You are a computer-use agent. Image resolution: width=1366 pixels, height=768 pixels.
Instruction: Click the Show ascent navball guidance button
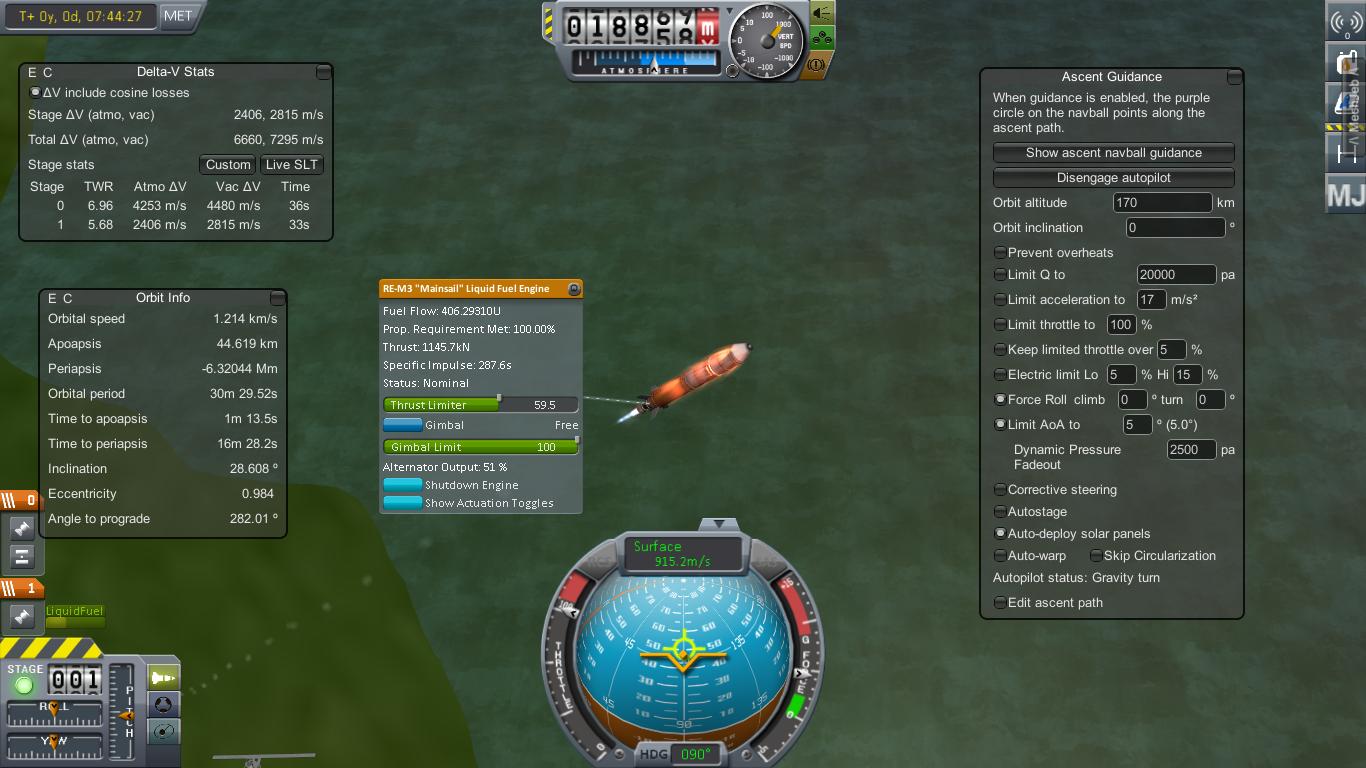pyautogui.click(x=1113, y=153)
